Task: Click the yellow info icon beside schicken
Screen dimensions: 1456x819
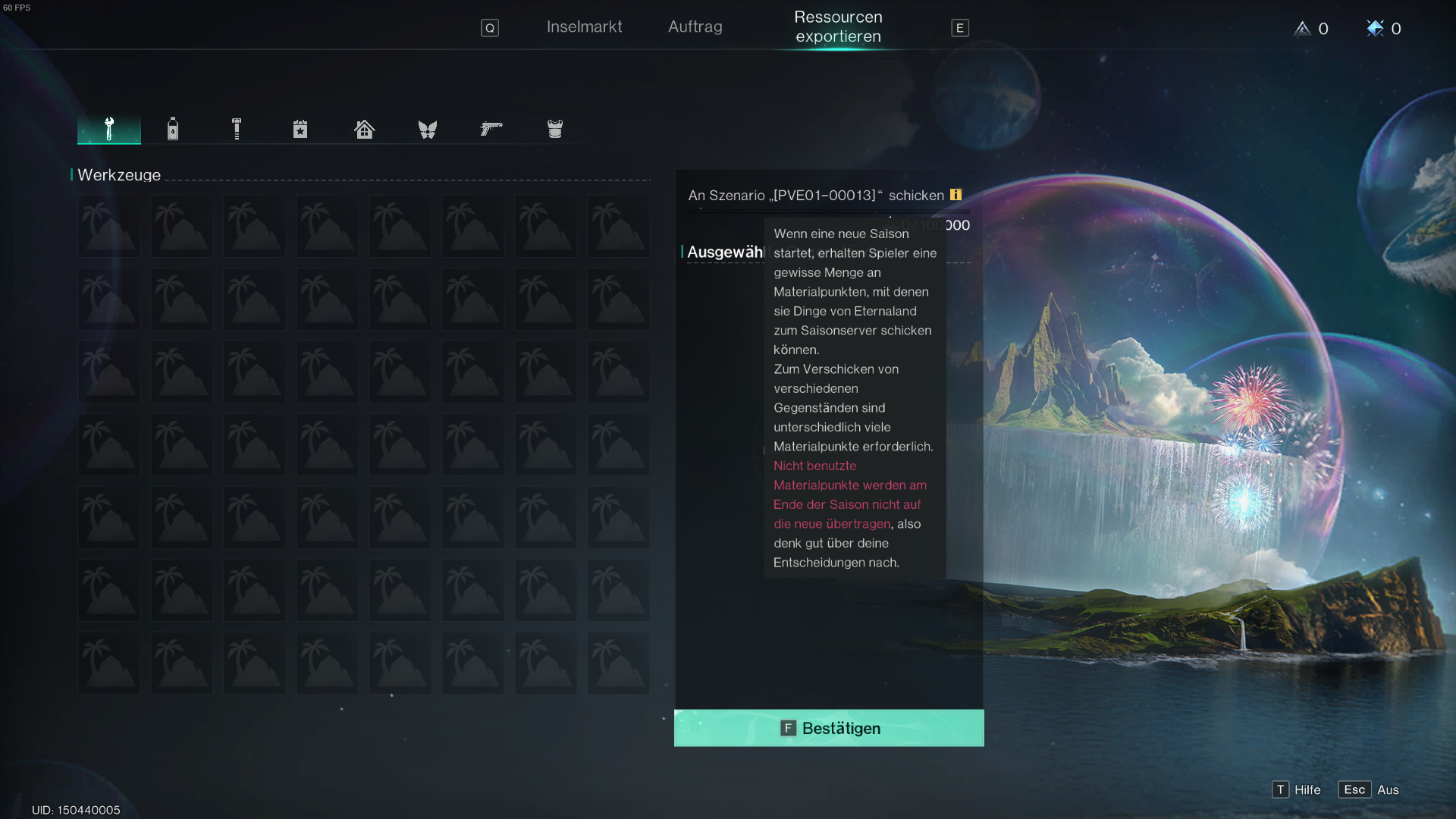Action: (x=955, y=195)
